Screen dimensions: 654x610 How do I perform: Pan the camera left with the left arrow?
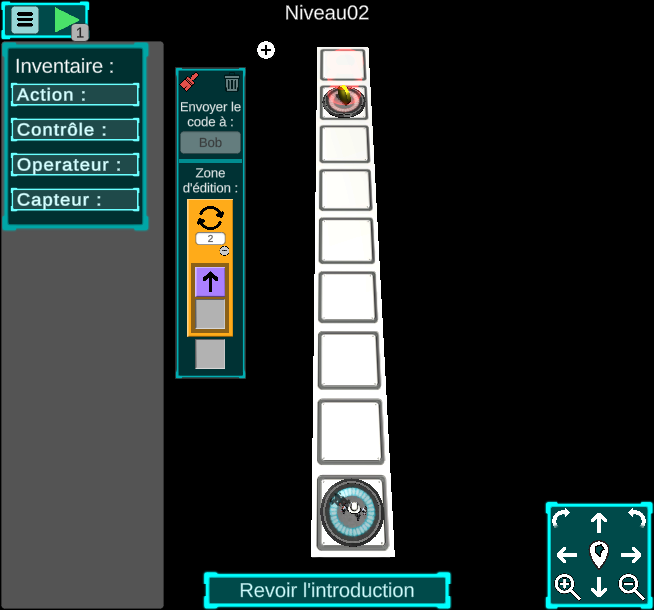click(567, 555)
